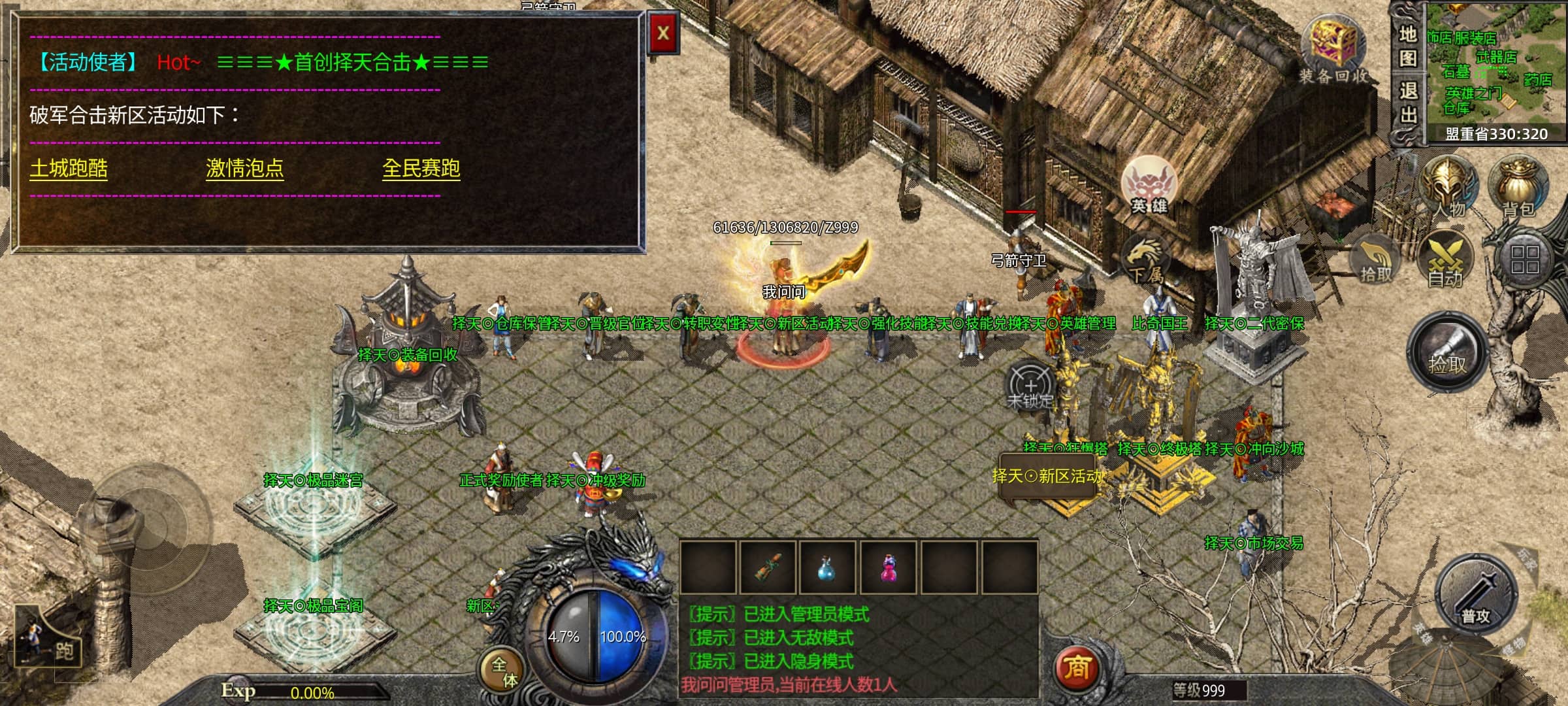The image size is (1568, 706).
Task: Toggle the 自动 crossed-swords auto button
Action: tap(1445, 260)
